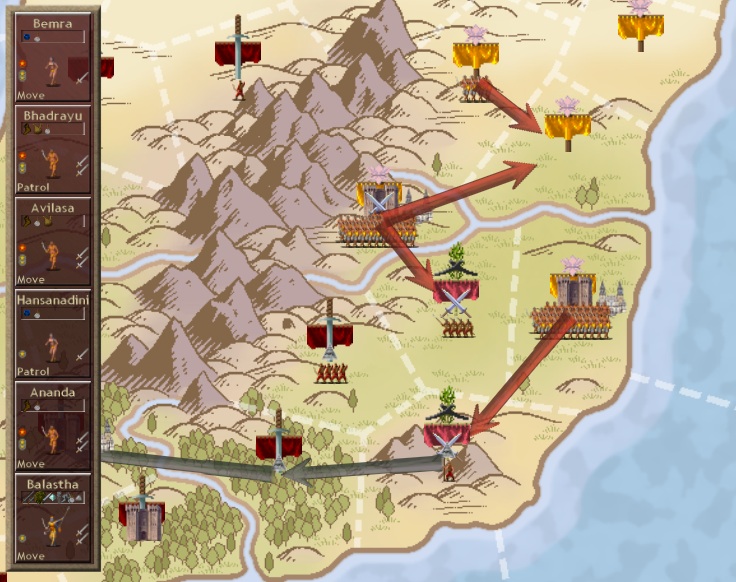
Task: Pick the Hansanadini character card
Action: [x=53, y=333]
